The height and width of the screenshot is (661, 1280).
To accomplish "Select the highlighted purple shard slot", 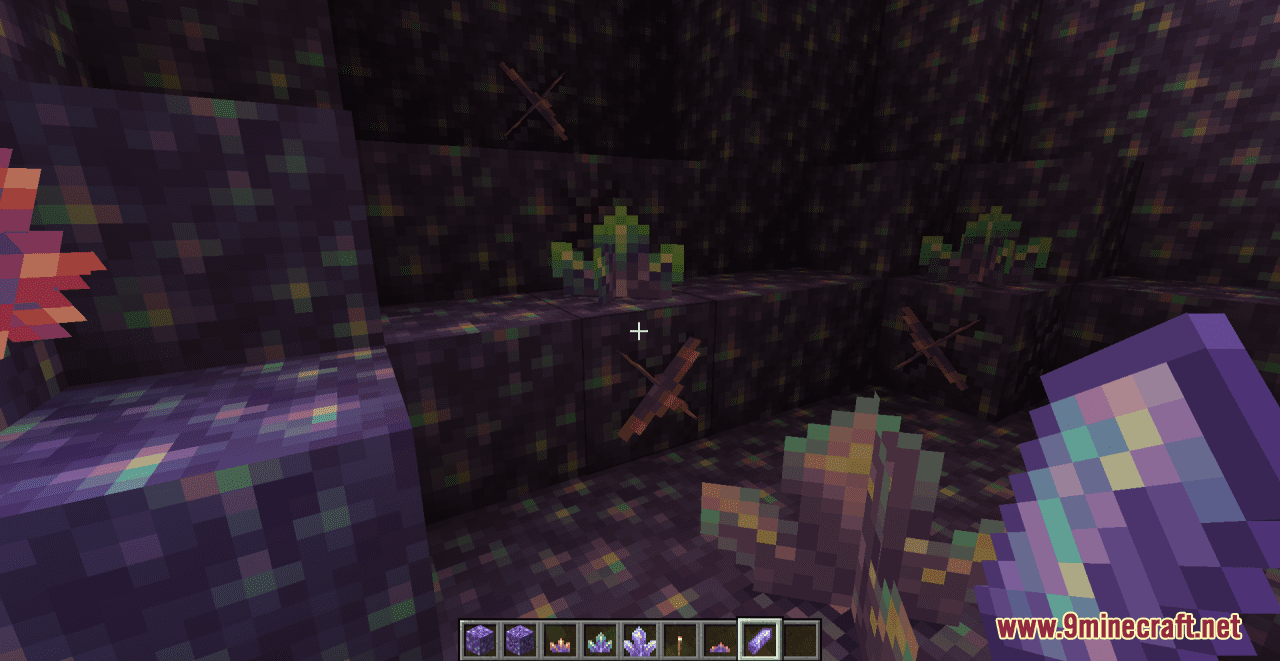I will pyautogui.click(x=759, y=638).
